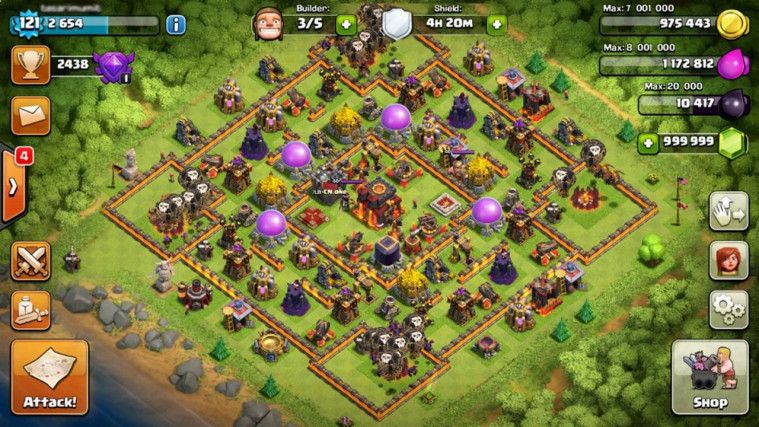Click the blue info button
Image resolution: width=759 pixels, height=427 pixels.
coord(177,24)
